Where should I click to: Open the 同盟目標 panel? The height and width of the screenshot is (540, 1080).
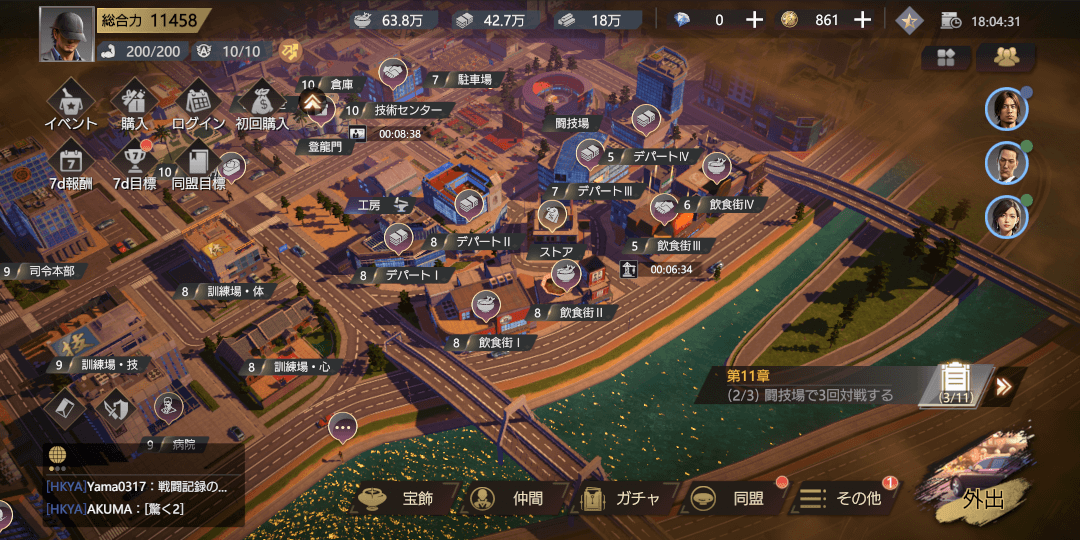tap(198, 164)
